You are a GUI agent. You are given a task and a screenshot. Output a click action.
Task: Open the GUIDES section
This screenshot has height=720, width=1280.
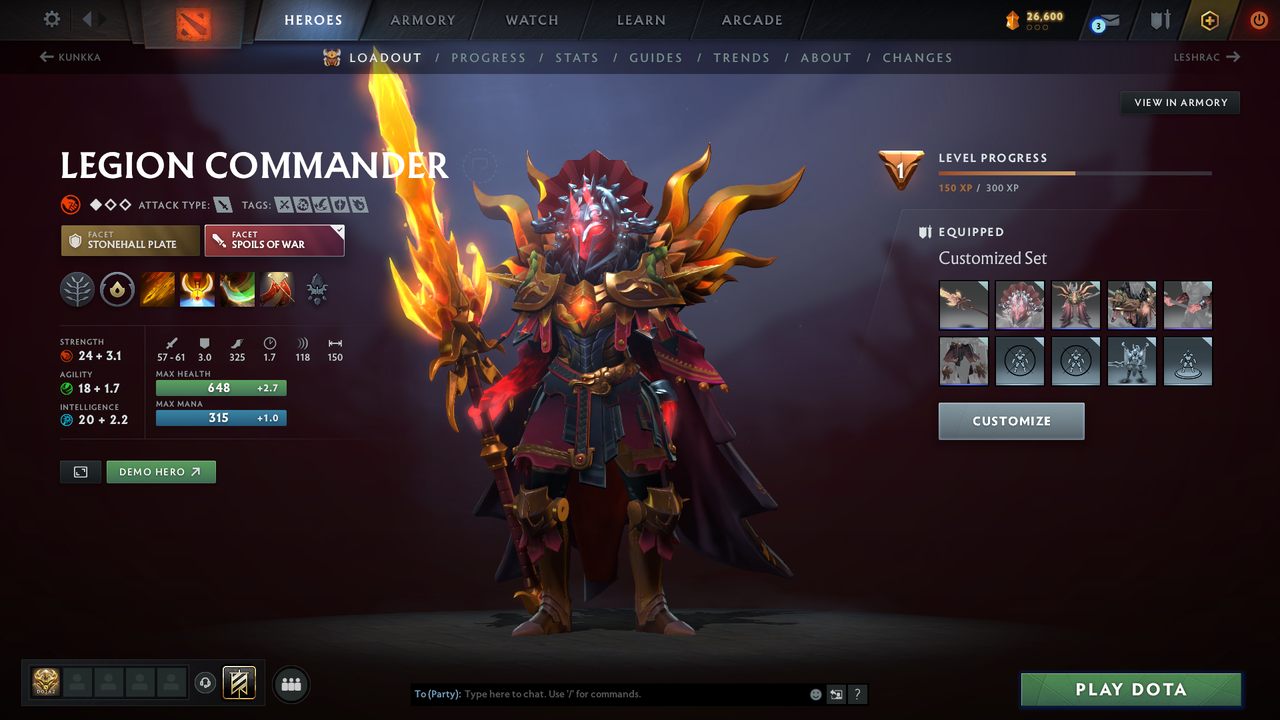tap(656, 57)
